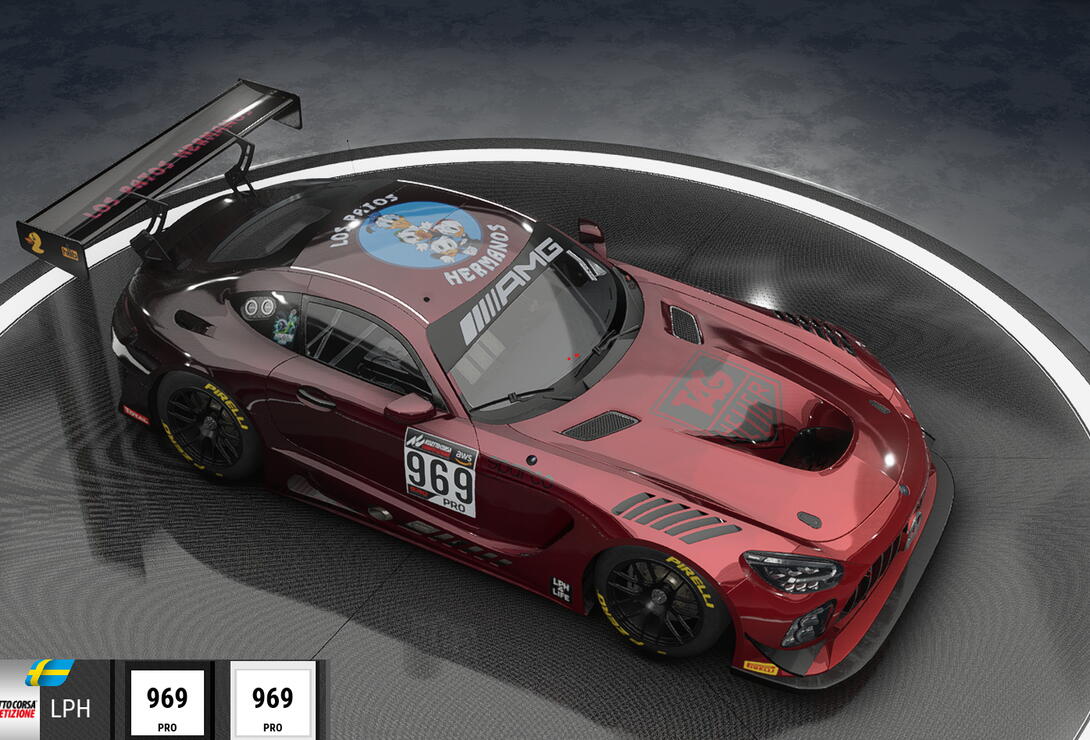Select the dark-framed 969 PRO number plate
Viewport: 1090px width, 740px height.
click(167, 701)
